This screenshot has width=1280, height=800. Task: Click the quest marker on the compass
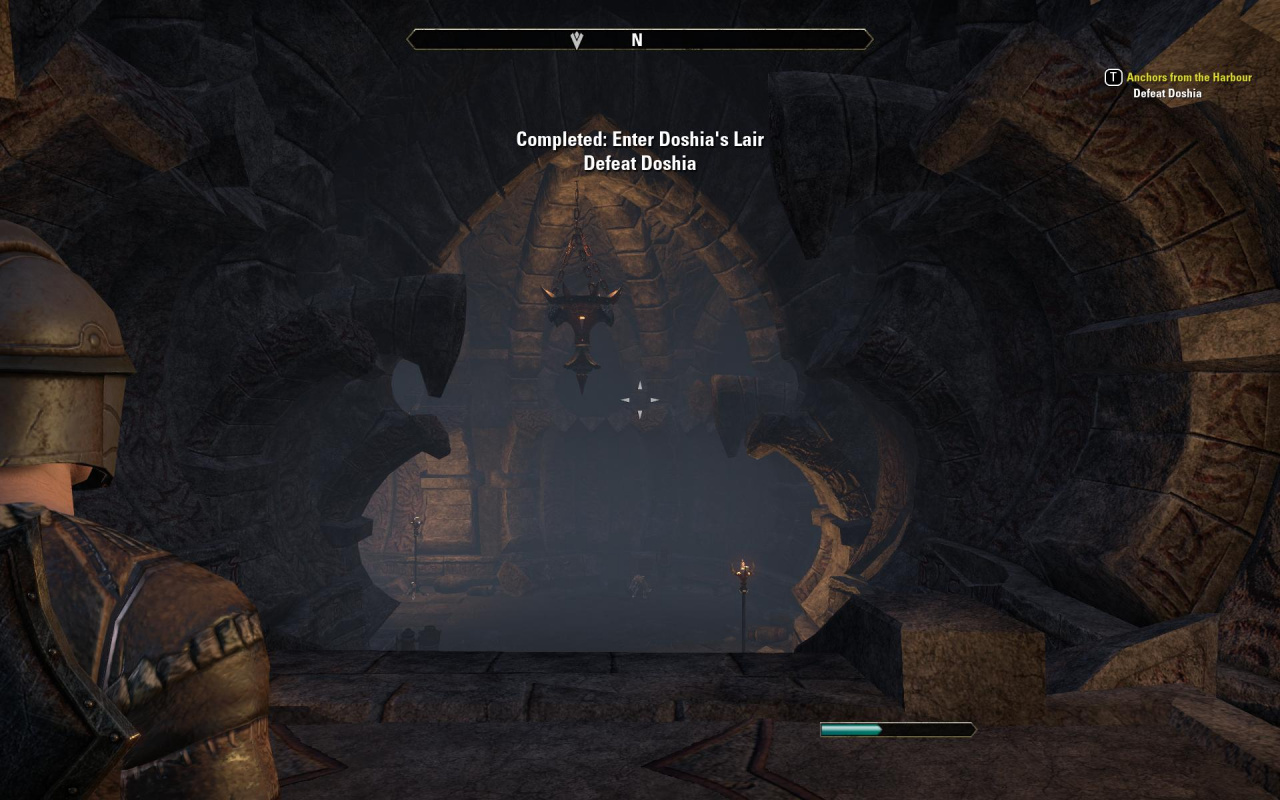pyautogui.click(x=577, y=40)
